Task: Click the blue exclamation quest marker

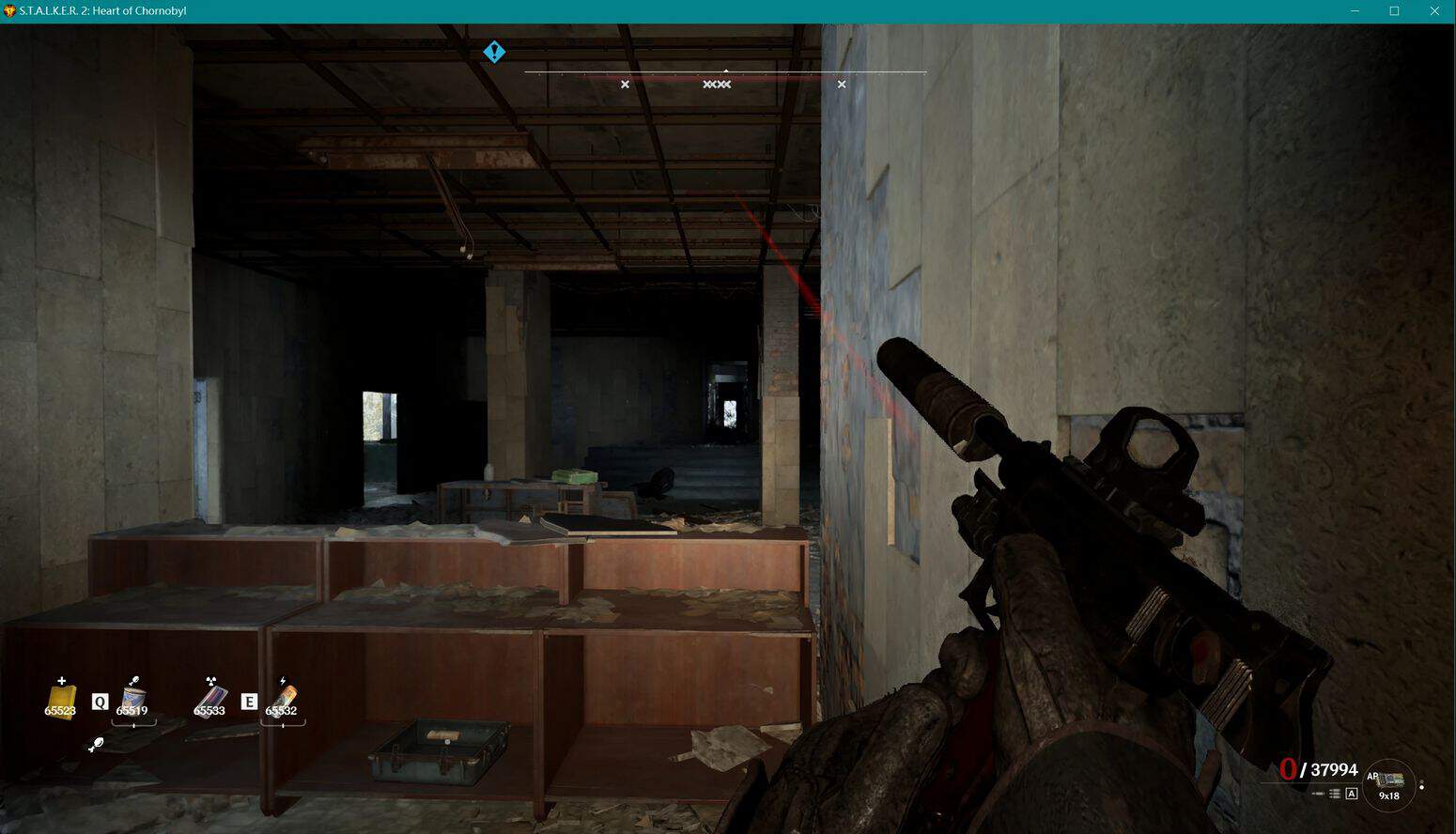Action: 494,53
